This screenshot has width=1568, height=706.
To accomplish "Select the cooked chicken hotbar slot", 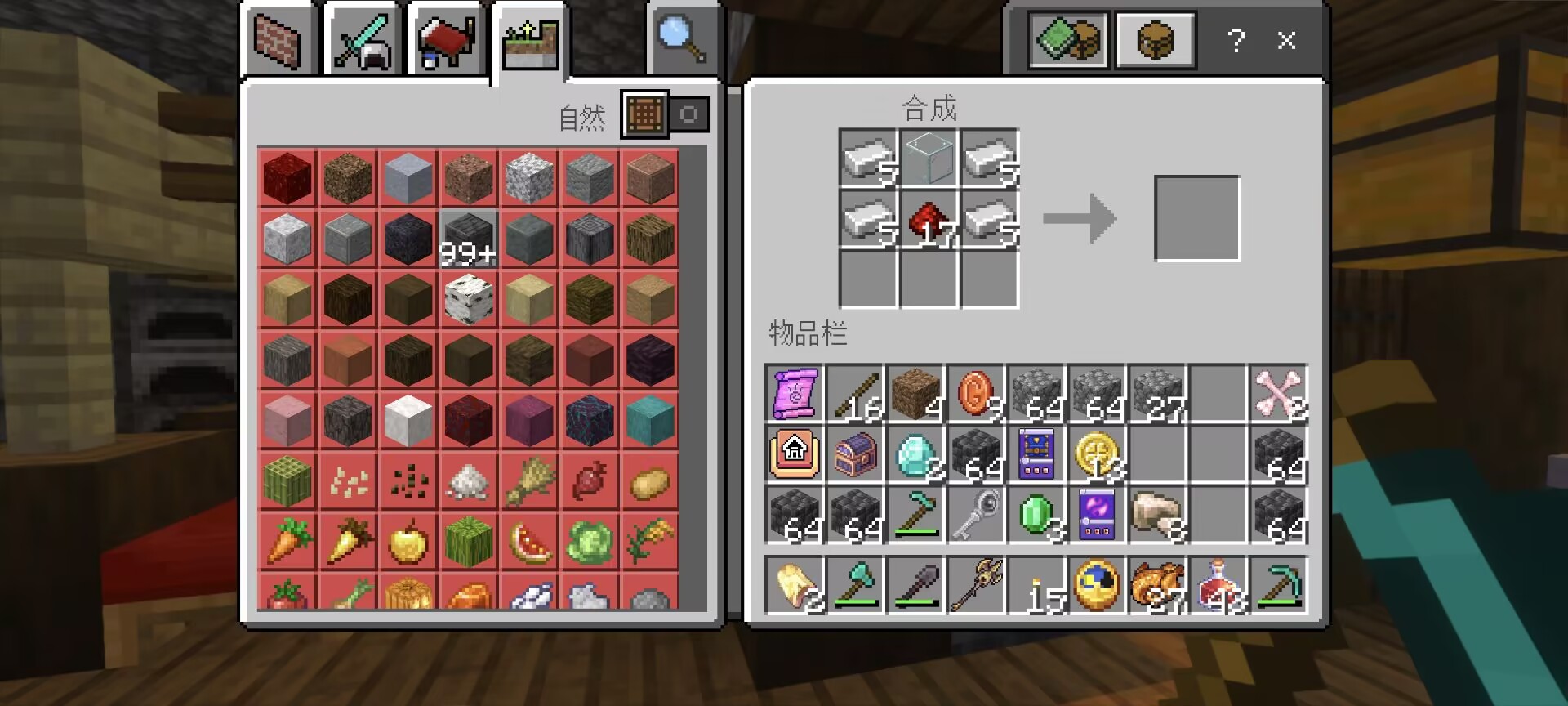I will [1158, 585].
